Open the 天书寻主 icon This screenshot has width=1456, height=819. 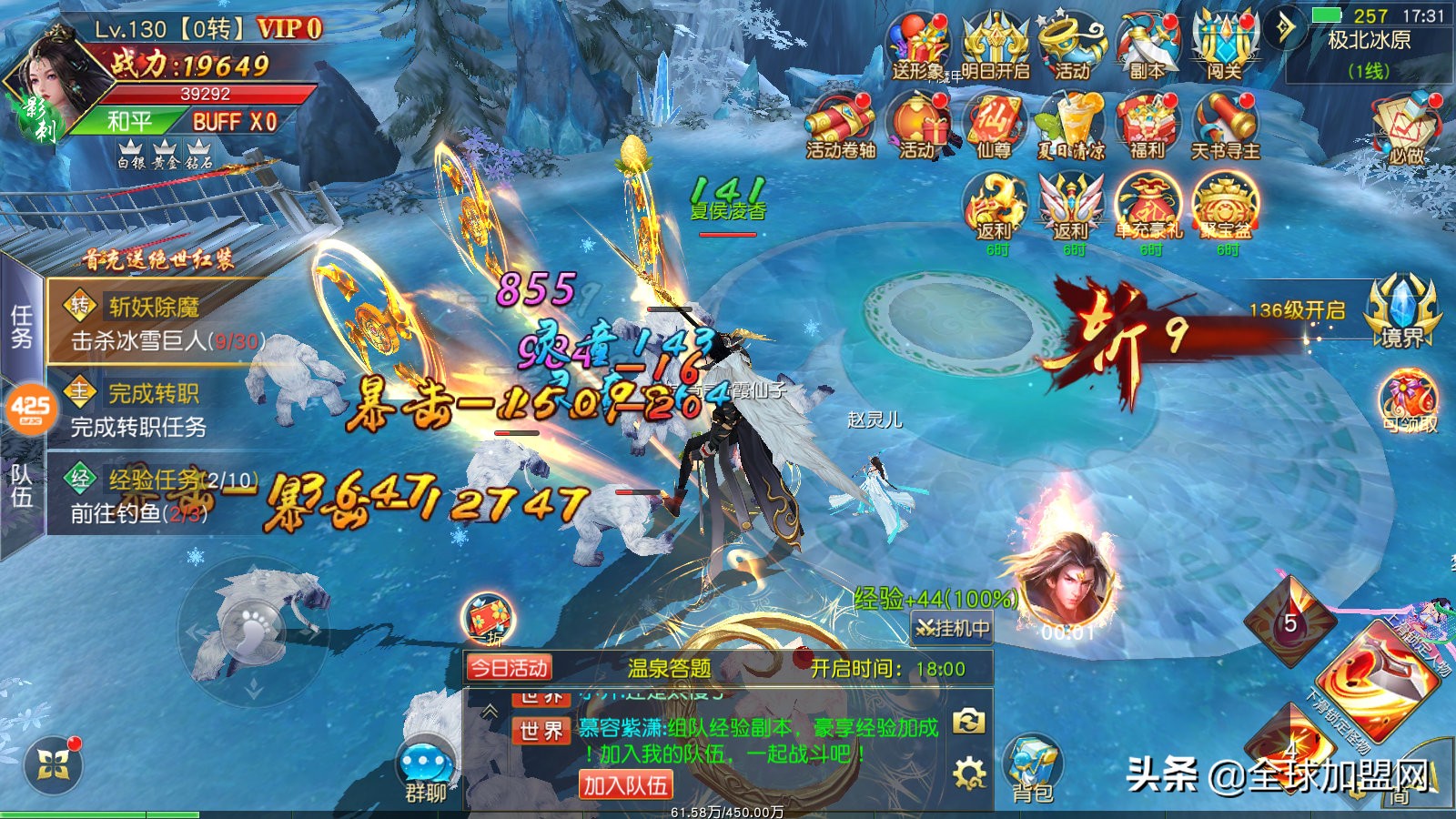(x=1225, y=127)
